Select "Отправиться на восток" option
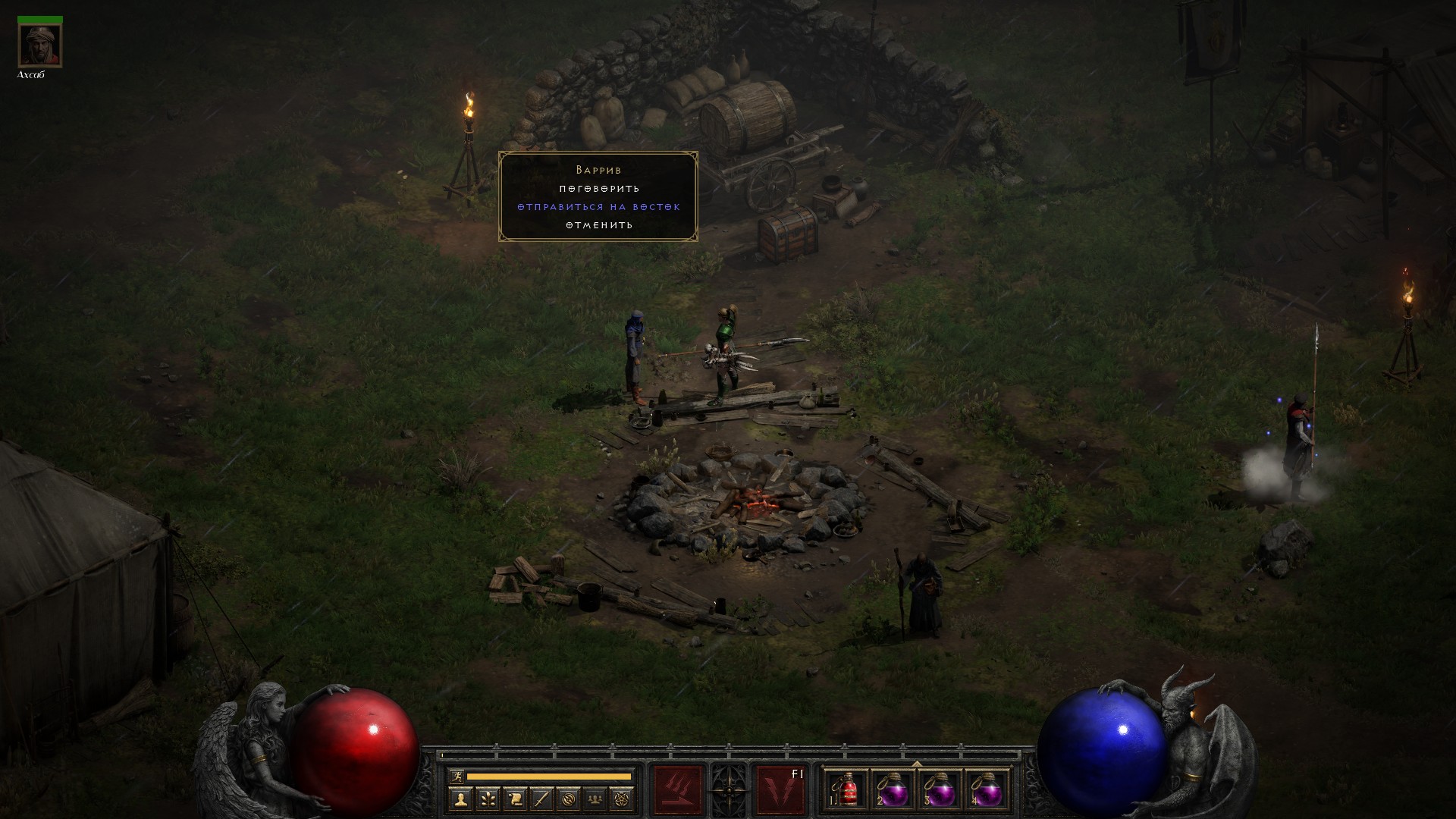Viewport: 1456px width, 819px height. [599, 207]
